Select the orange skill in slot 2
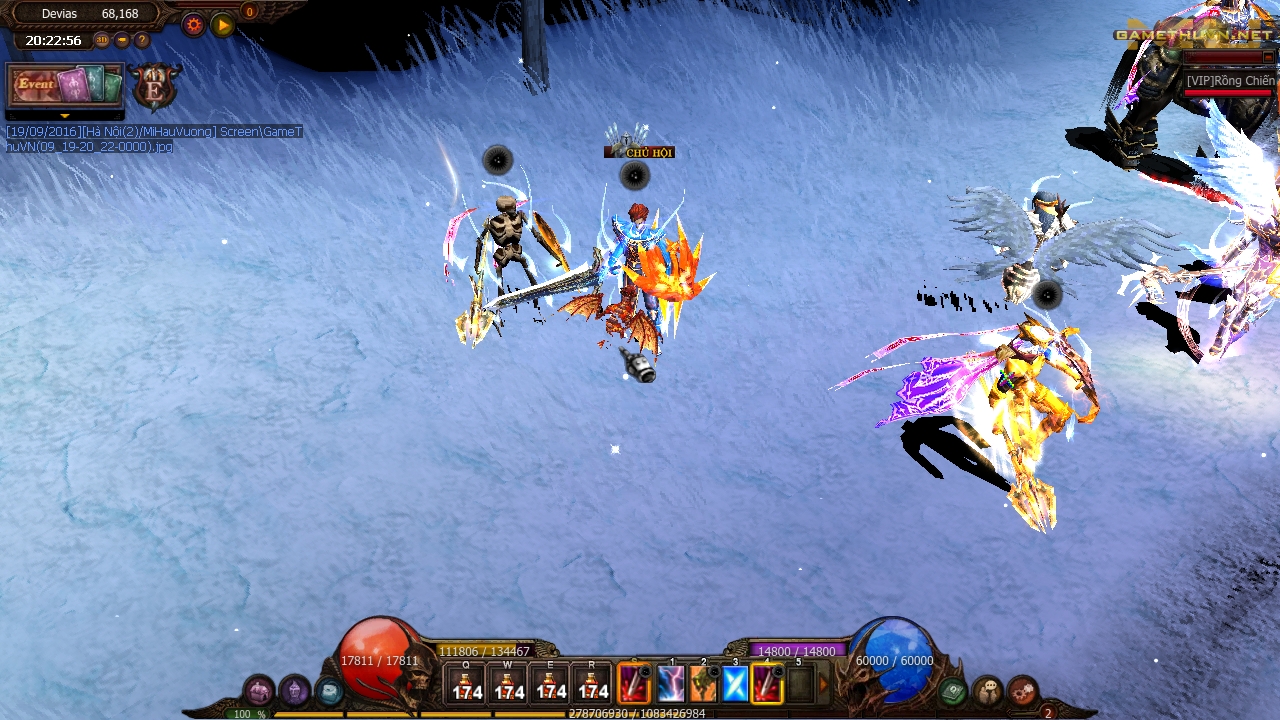This screenshot has width=1280, height=720. pos(703,683)
